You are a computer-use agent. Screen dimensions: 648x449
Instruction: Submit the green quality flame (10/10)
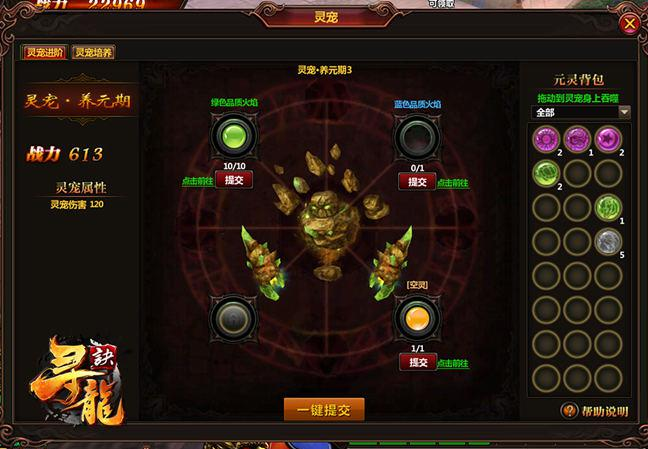[x=233, y=181]
